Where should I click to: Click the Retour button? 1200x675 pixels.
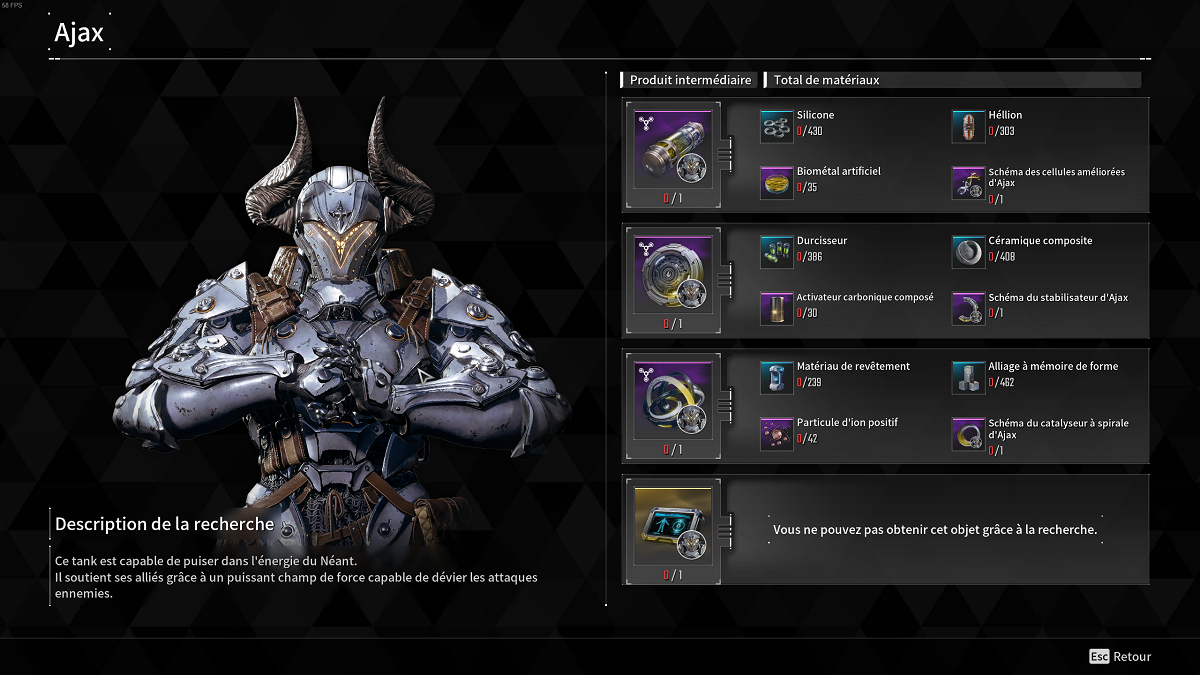click(x=1120, y=657)
